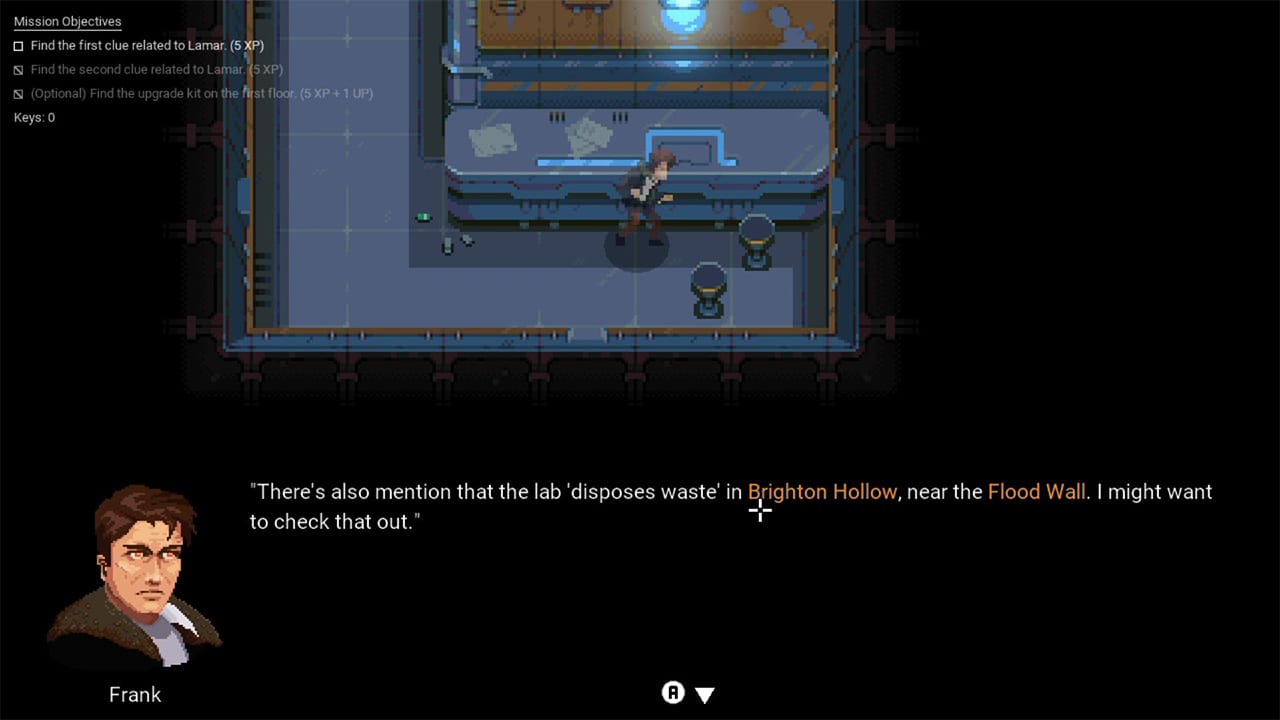This screenshot has height=720, width=1280.
Task: Click Frank's name label below the portrait
Action: 134,694
